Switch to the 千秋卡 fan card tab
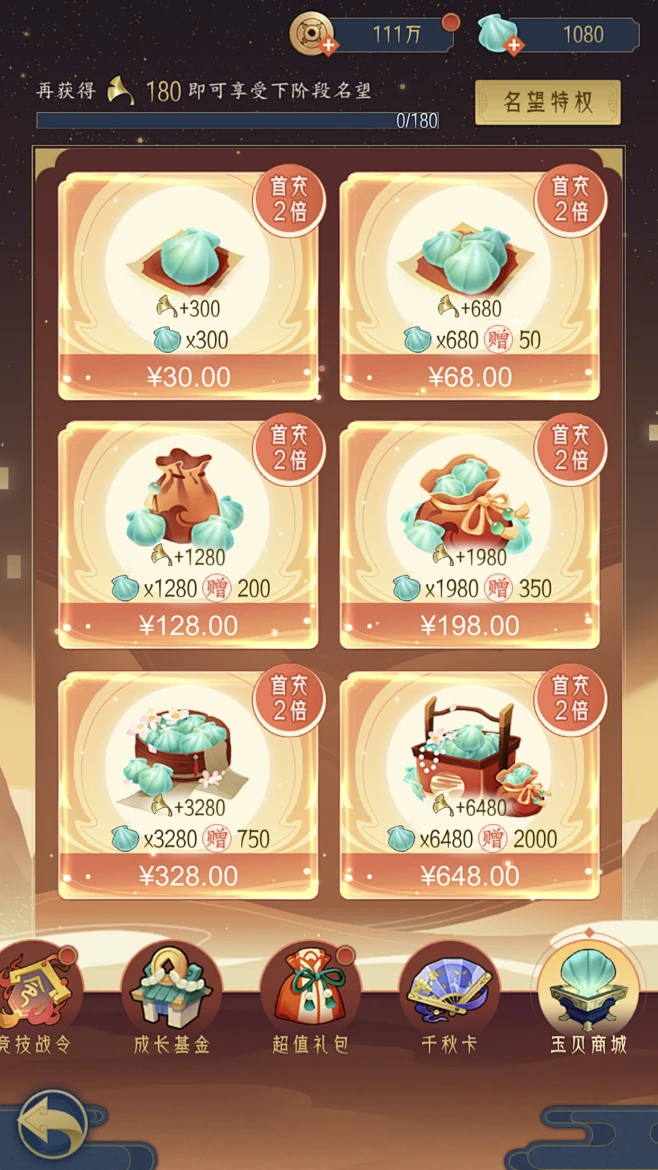This screenshot has height=1170, width=658. coord(449,1000)
